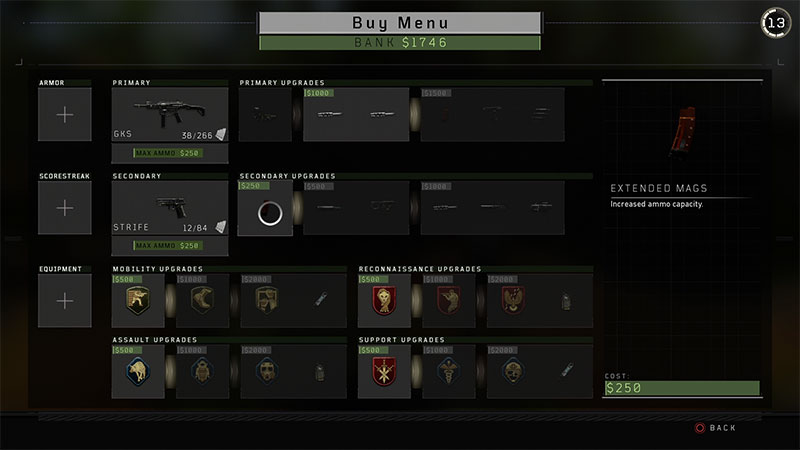Select the GKS primary weapon slot
Screen dimensions: 800x450
click(x=170, y=115)
